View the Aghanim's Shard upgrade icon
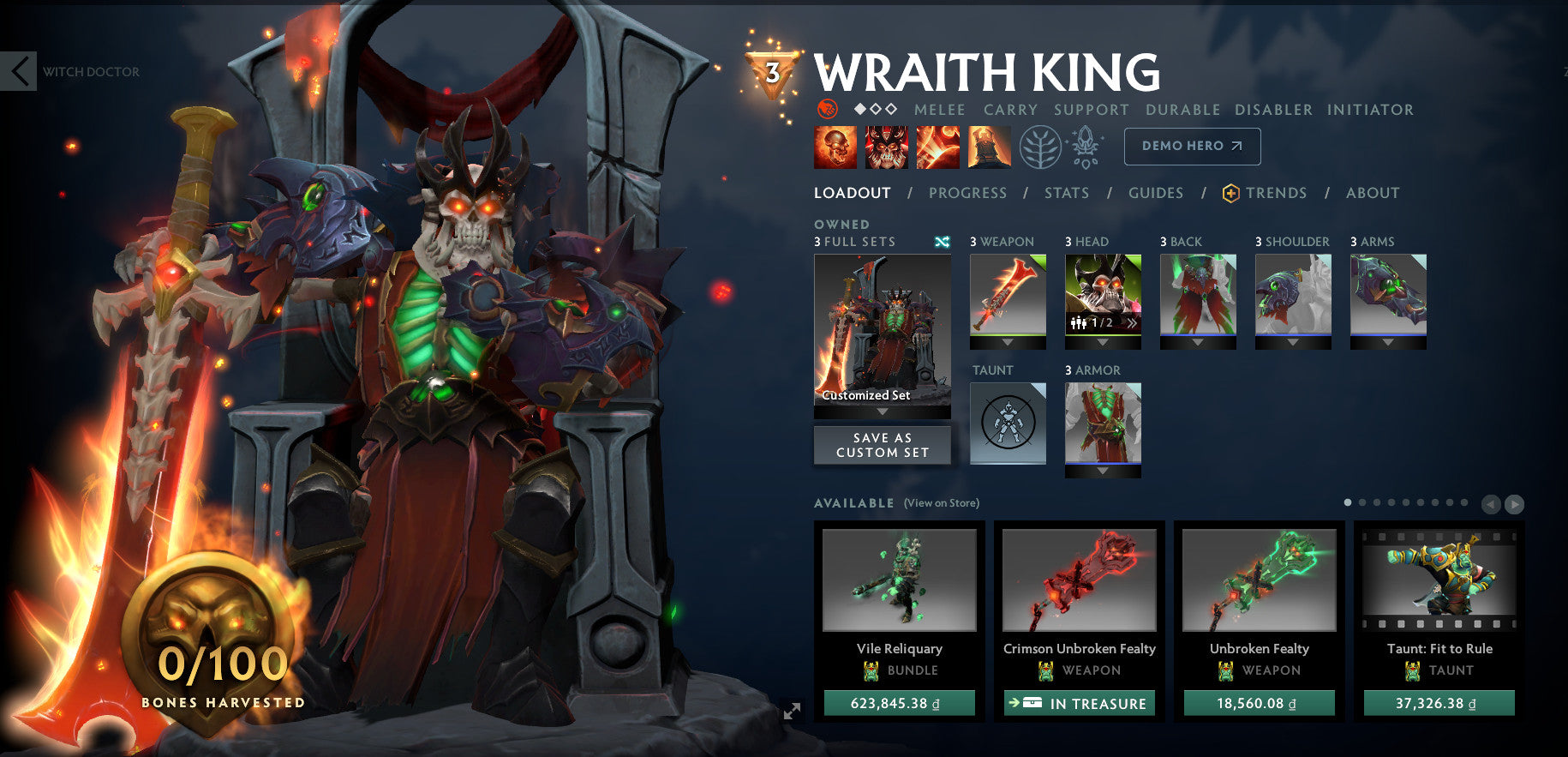This screenshot has height=757, width=1568. [x=1086, y=146]
